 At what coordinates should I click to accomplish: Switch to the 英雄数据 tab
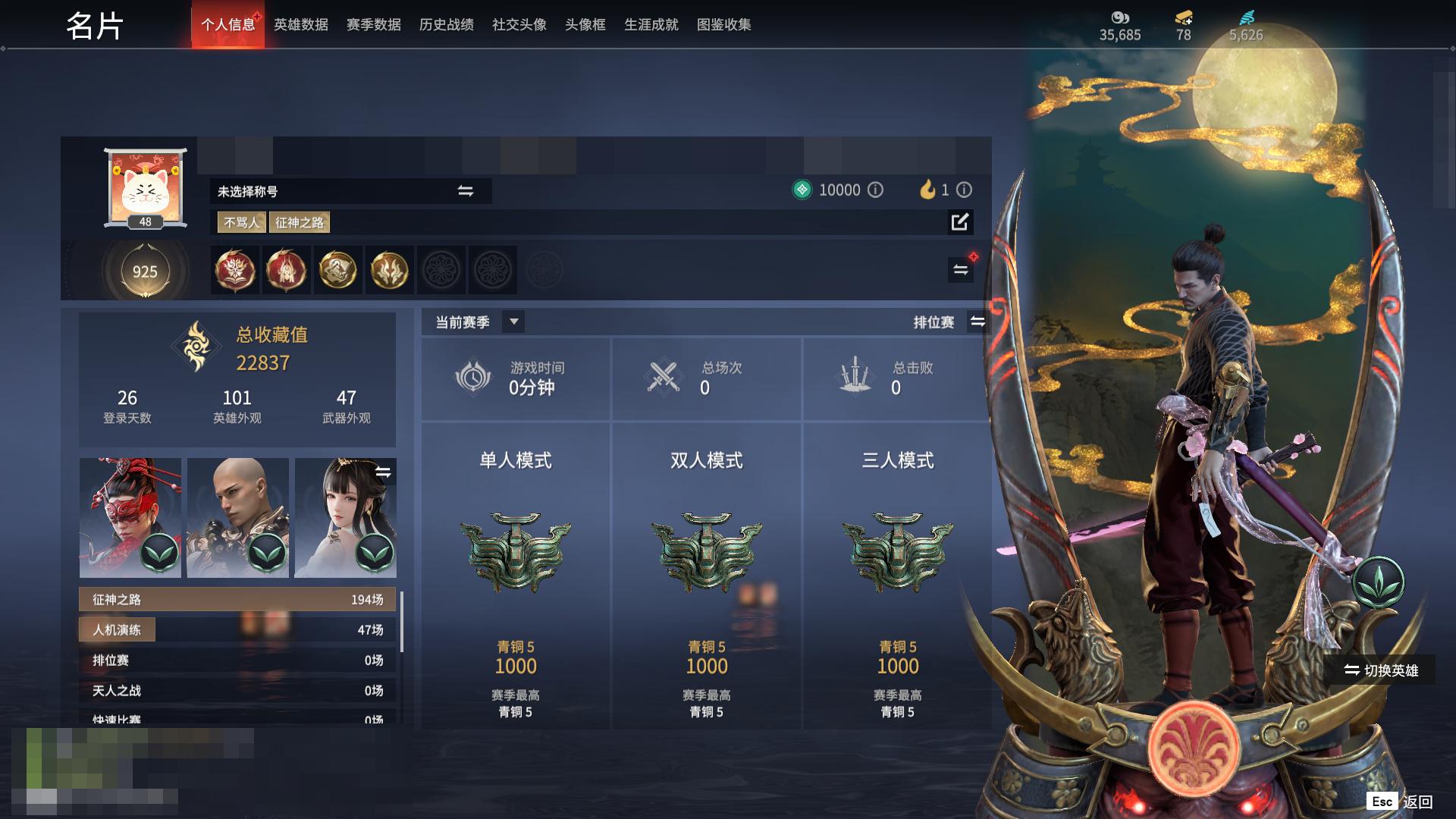tap(300, 25)
